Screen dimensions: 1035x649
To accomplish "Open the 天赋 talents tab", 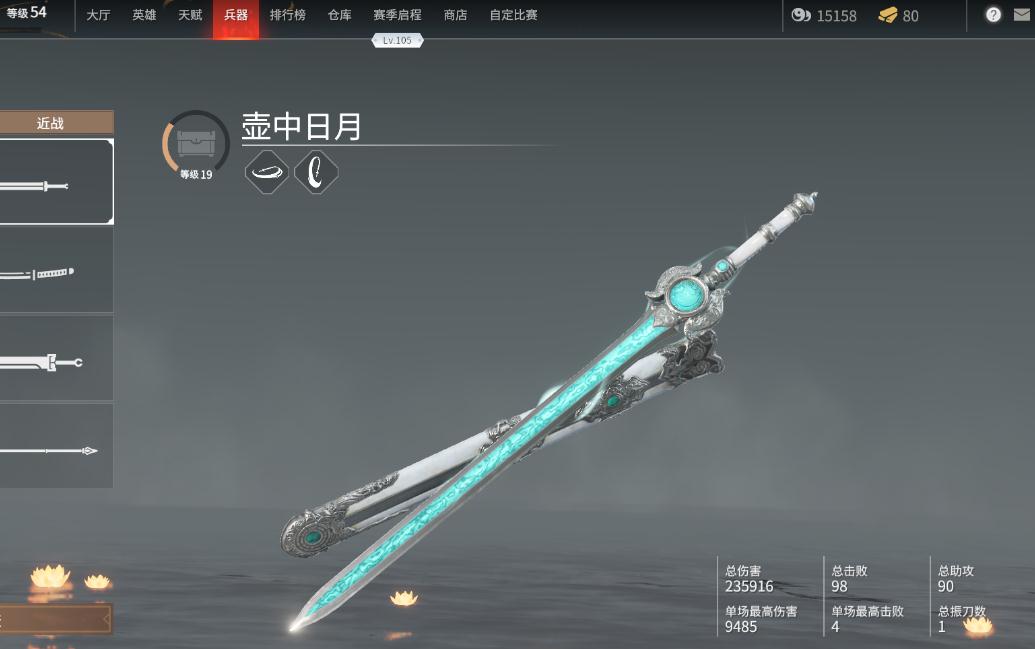I will tap(190, 15).
